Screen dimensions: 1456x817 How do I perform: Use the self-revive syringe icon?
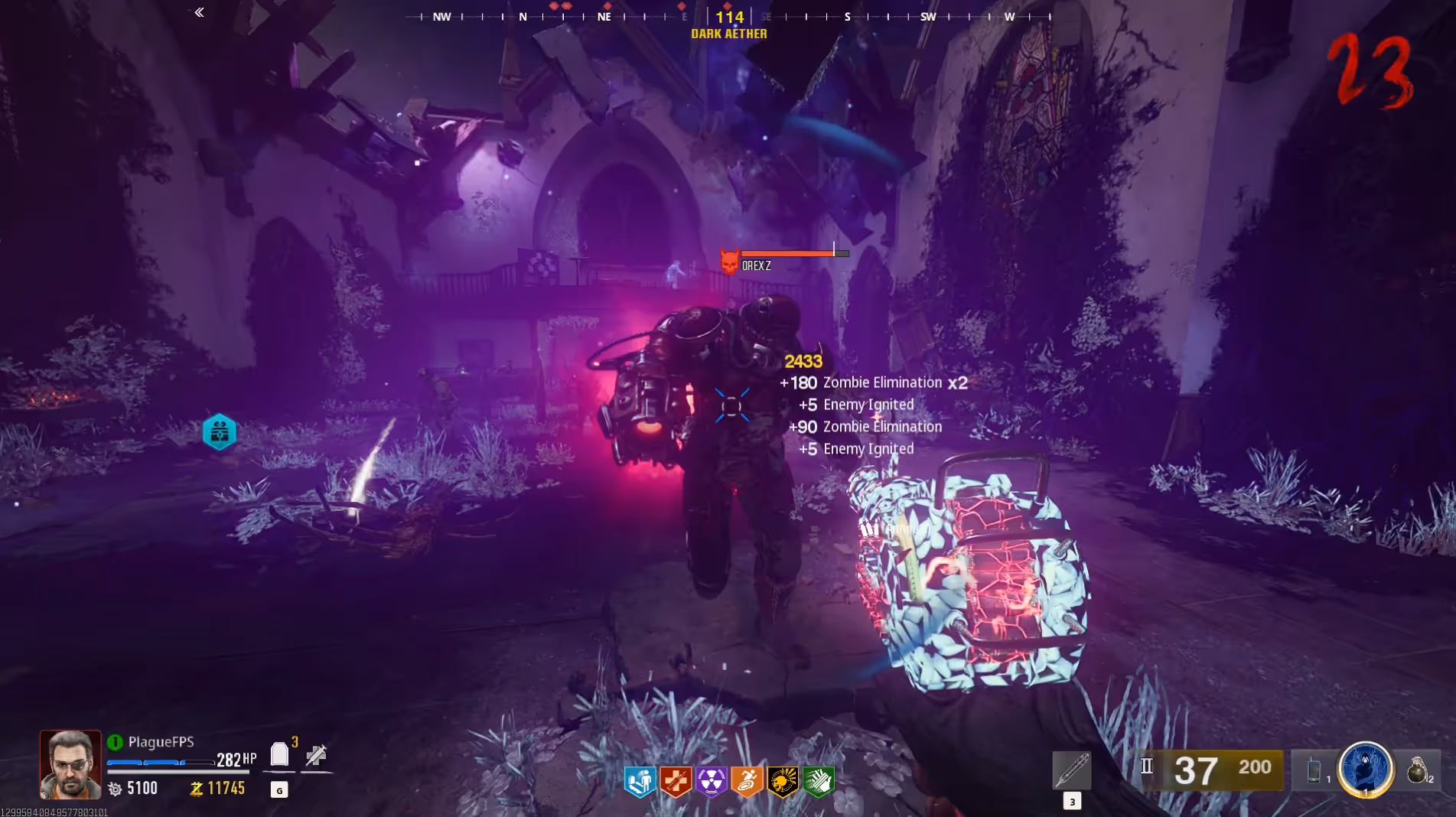[316, 756]
